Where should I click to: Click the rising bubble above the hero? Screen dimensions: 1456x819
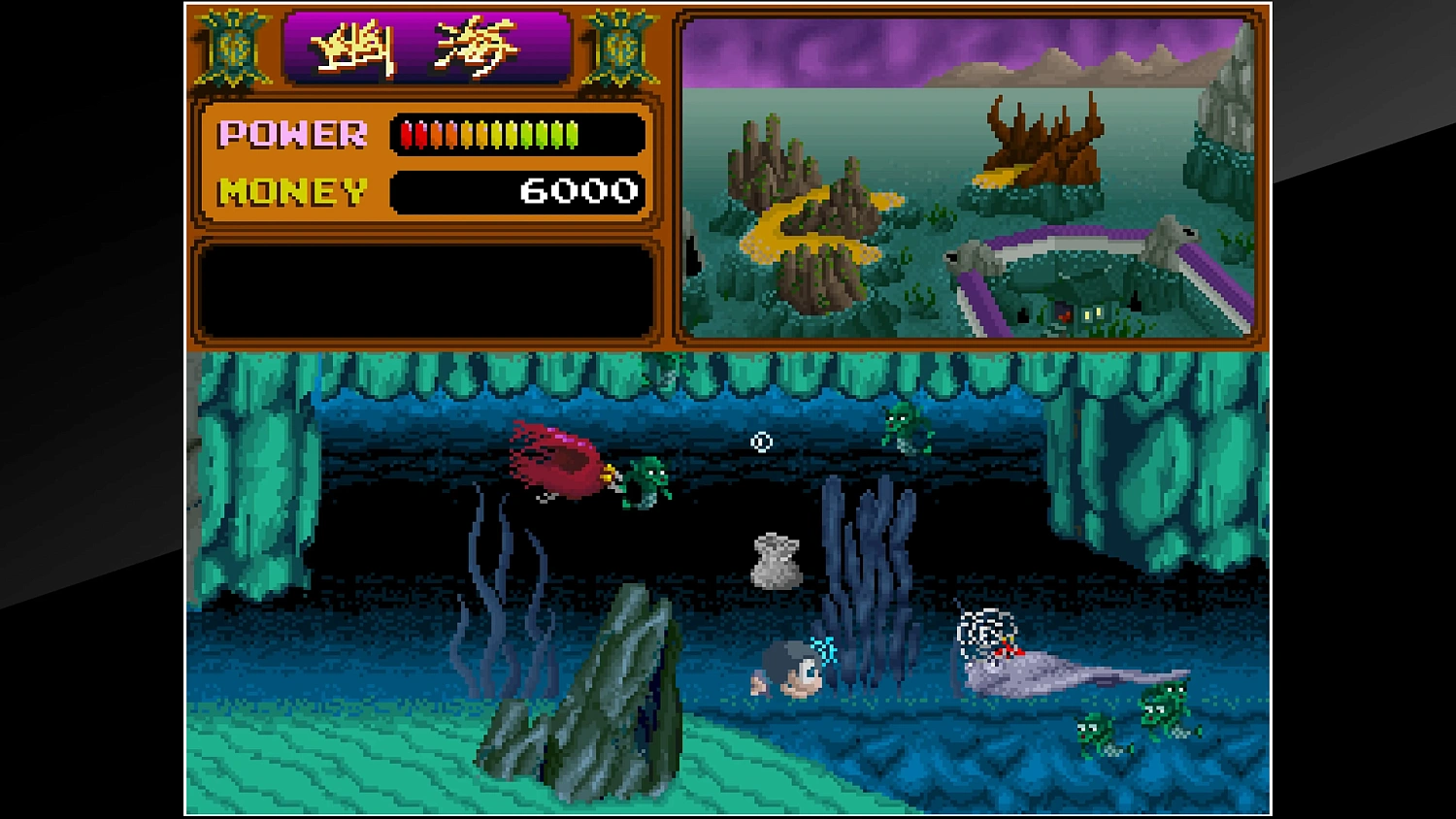point(760,442)
